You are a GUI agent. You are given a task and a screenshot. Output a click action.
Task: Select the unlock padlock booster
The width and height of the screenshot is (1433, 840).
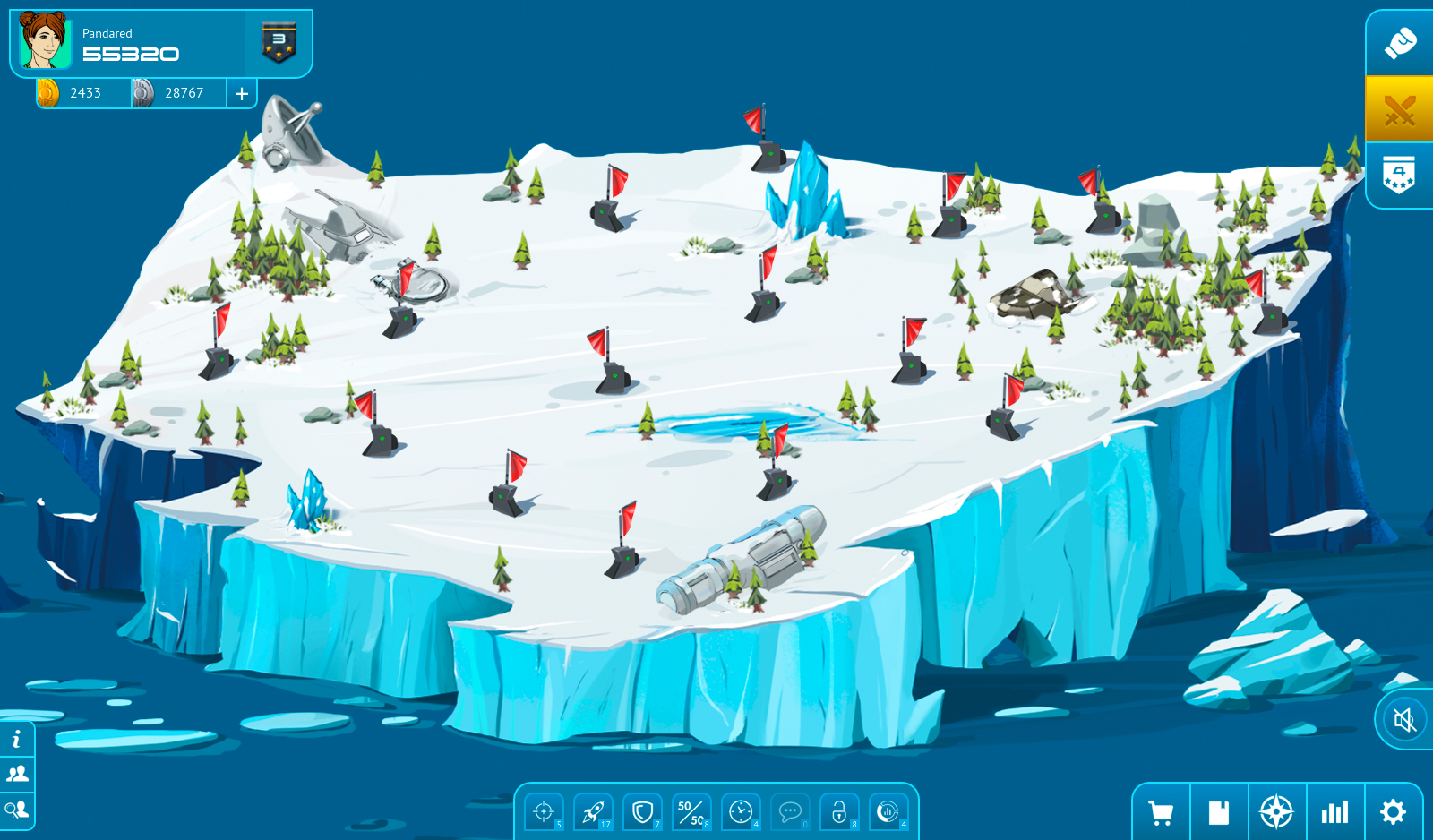click(839, 812)
